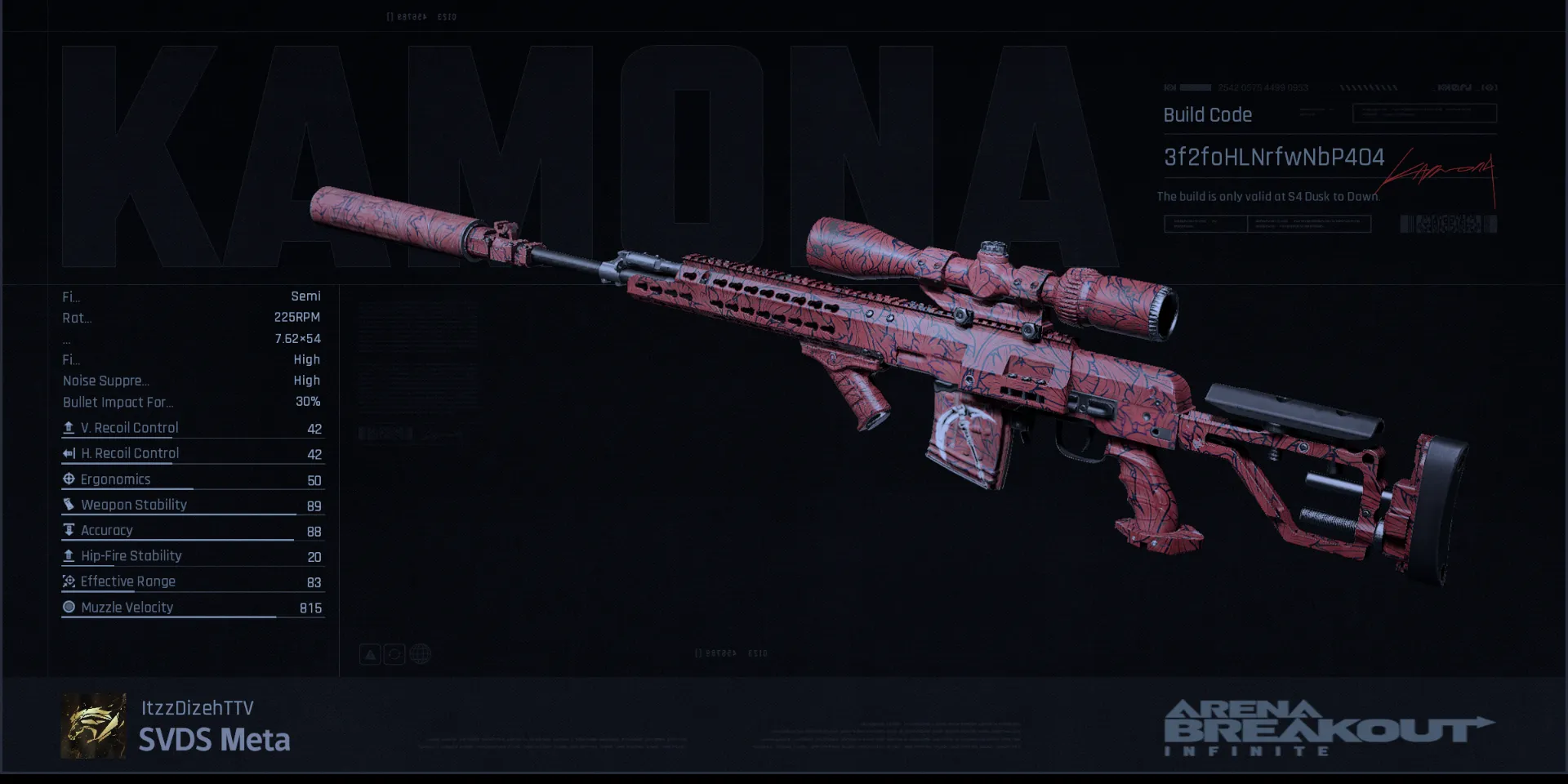
Task: Click the SVDS Meta build title
Action: [215, 741]
